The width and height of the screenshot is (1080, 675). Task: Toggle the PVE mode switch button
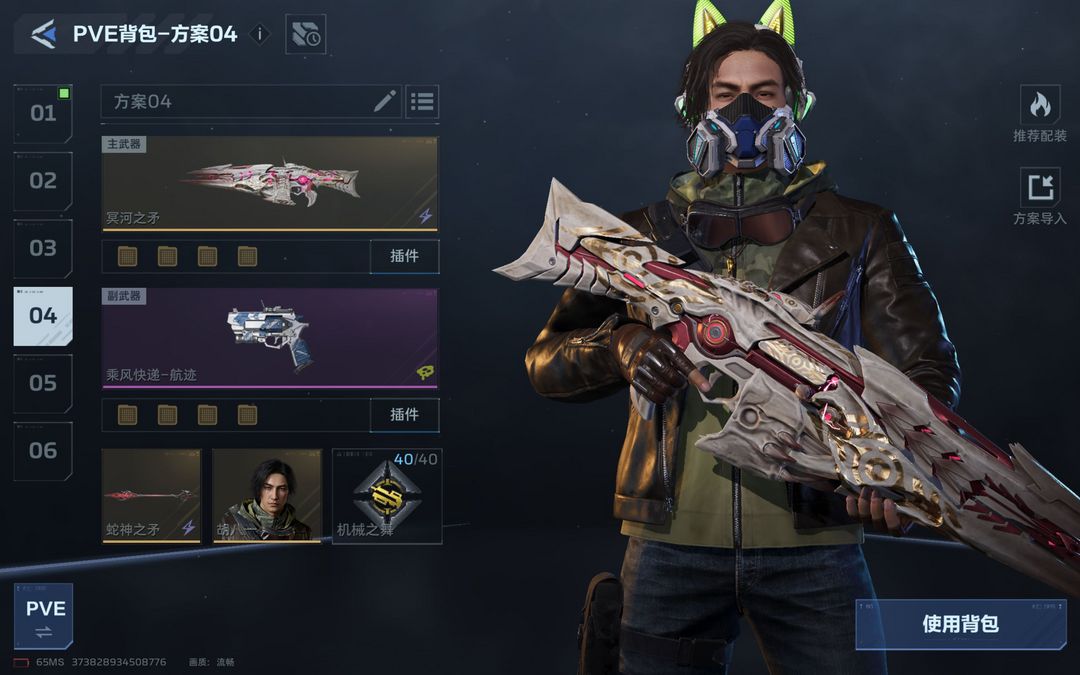(x=44, y=617)
